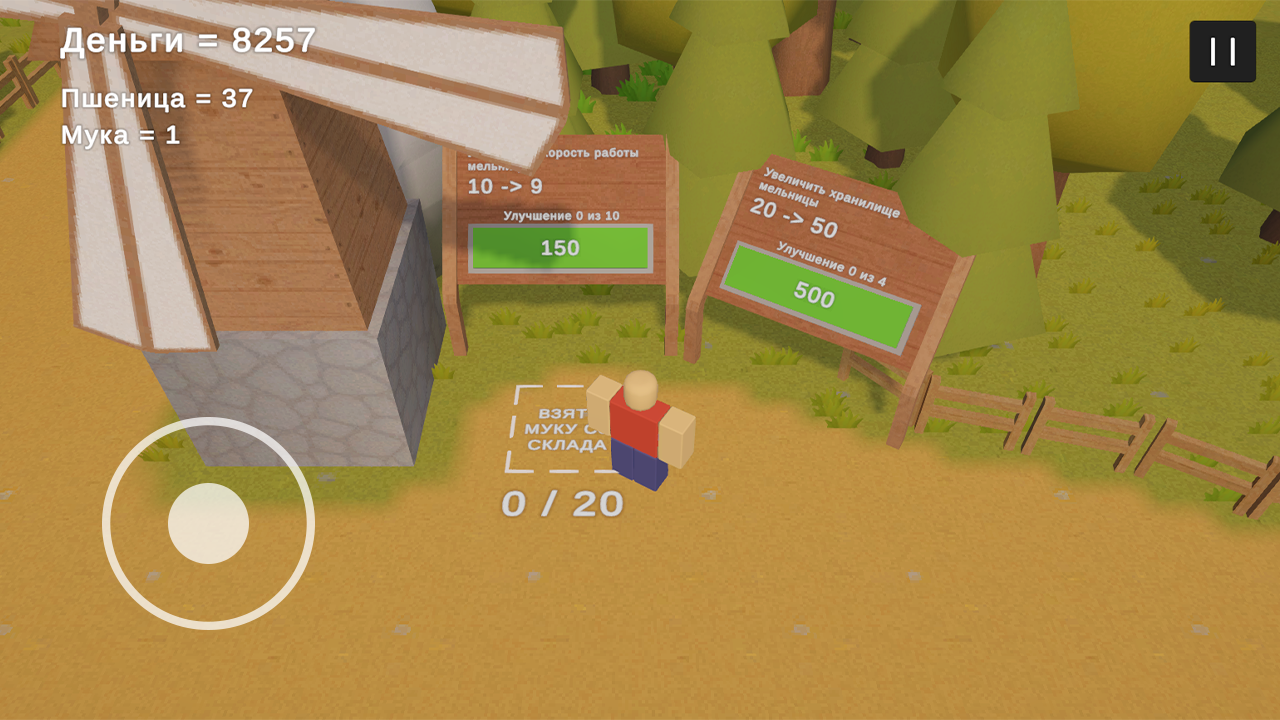Select the Пшеница wheat counter

pyautogui.click(x=155, y=100)
